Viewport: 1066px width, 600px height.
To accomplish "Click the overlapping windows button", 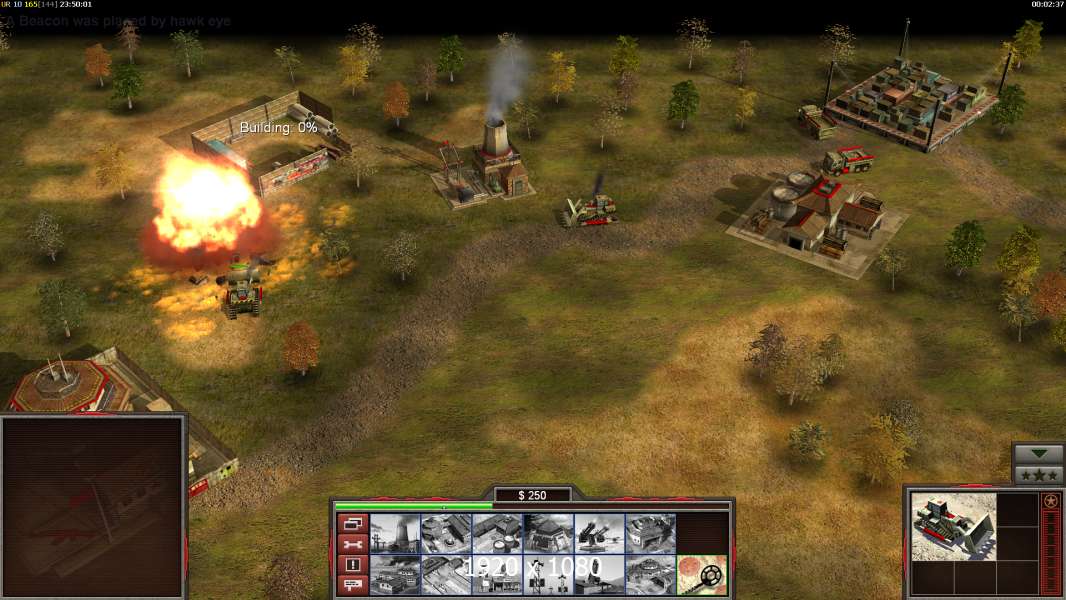I will click(352, 523).
